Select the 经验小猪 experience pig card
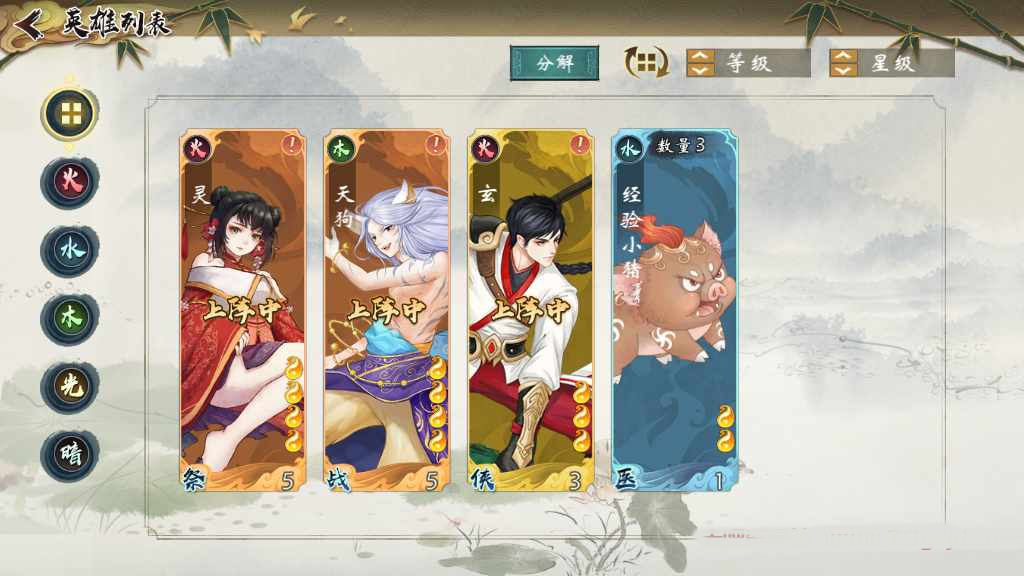1024x576 pixels. click(675, 311)
